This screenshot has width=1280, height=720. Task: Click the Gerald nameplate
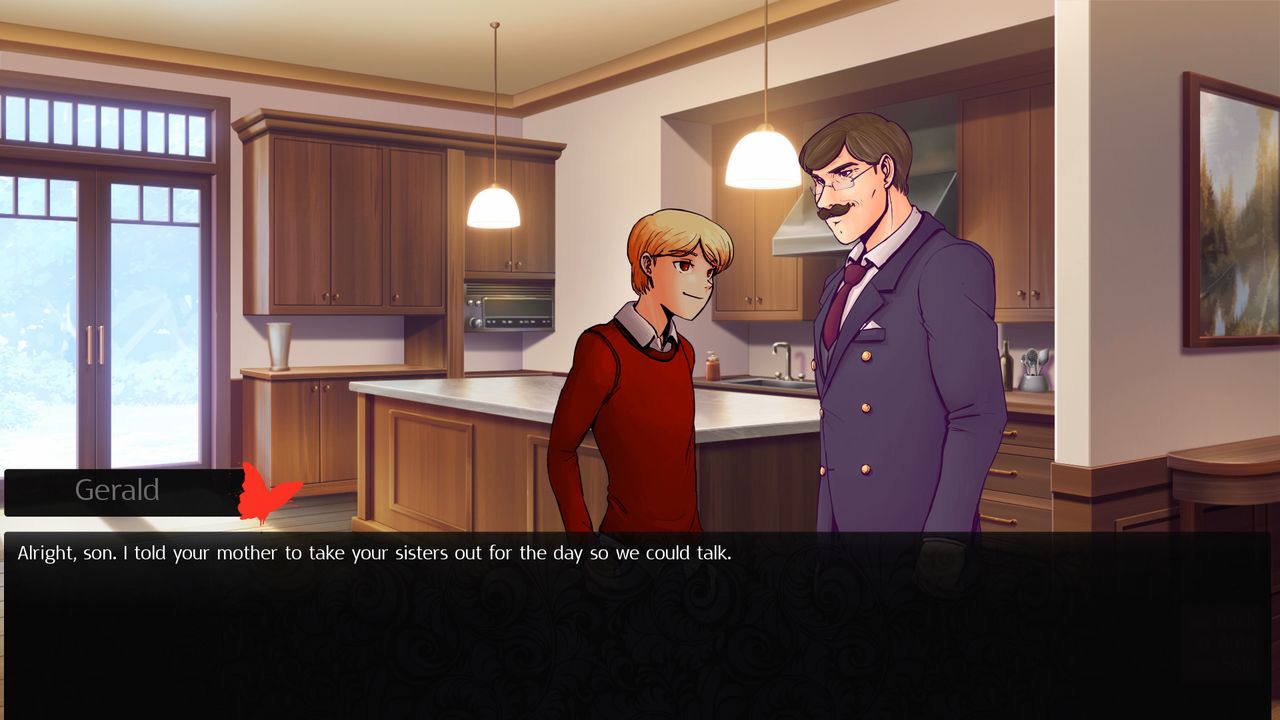pyautogui.click(x=118, y=490)
